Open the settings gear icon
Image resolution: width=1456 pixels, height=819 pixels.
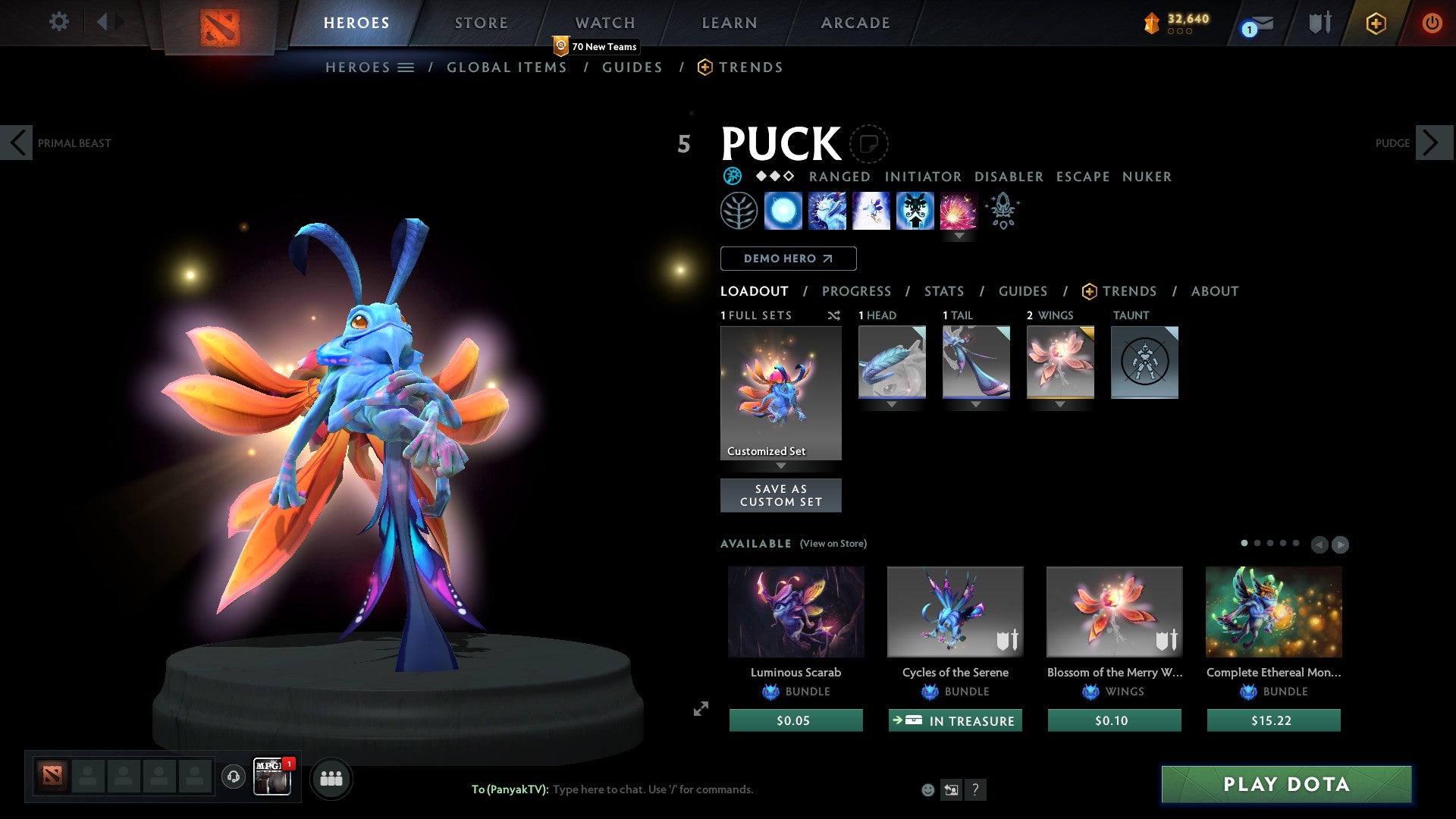58,22
